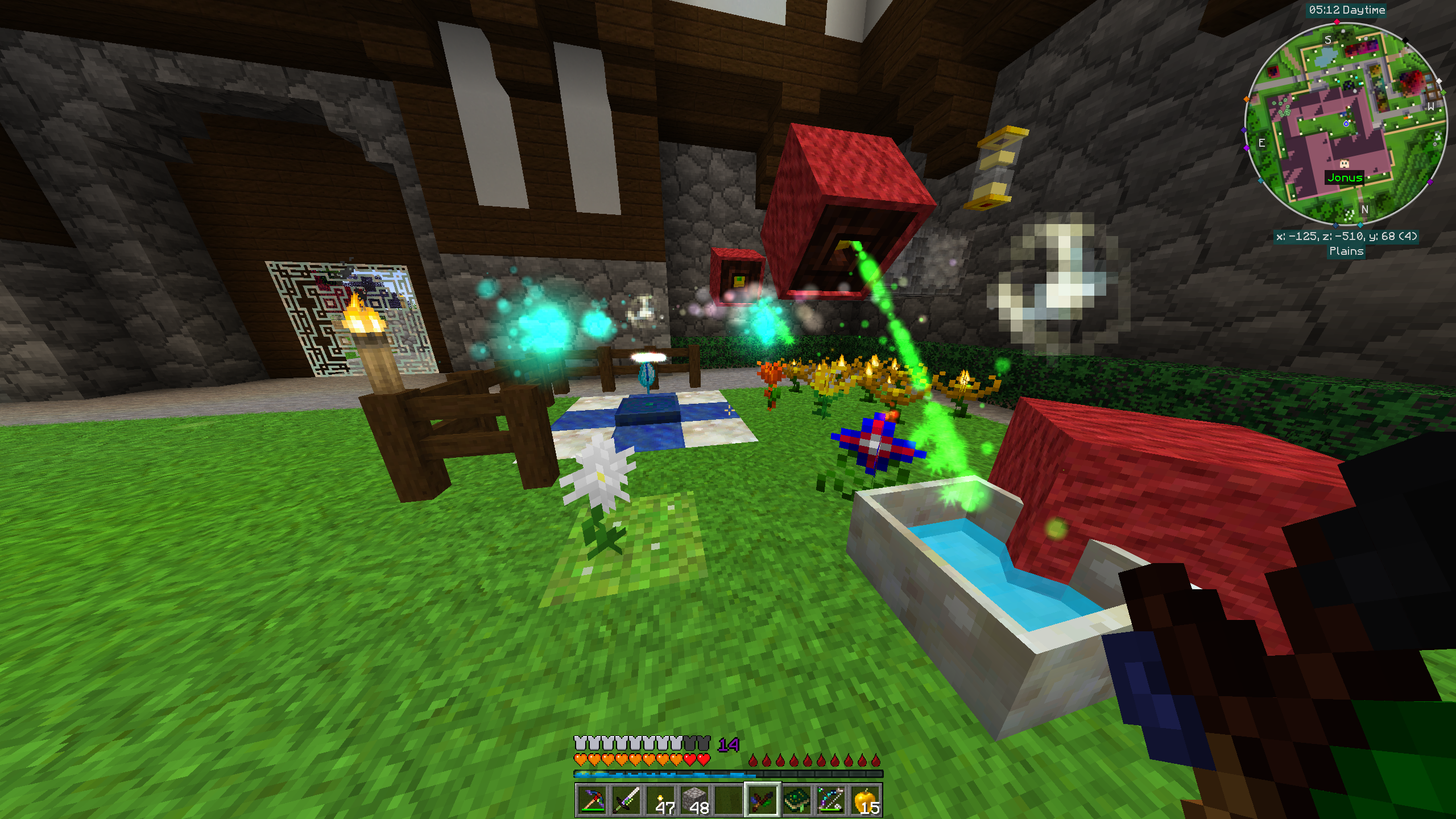Screen dimensions: 1456x819
Task: Click the pink waypoint diamond on minimap rim
Action: [x=1337, y=22]
